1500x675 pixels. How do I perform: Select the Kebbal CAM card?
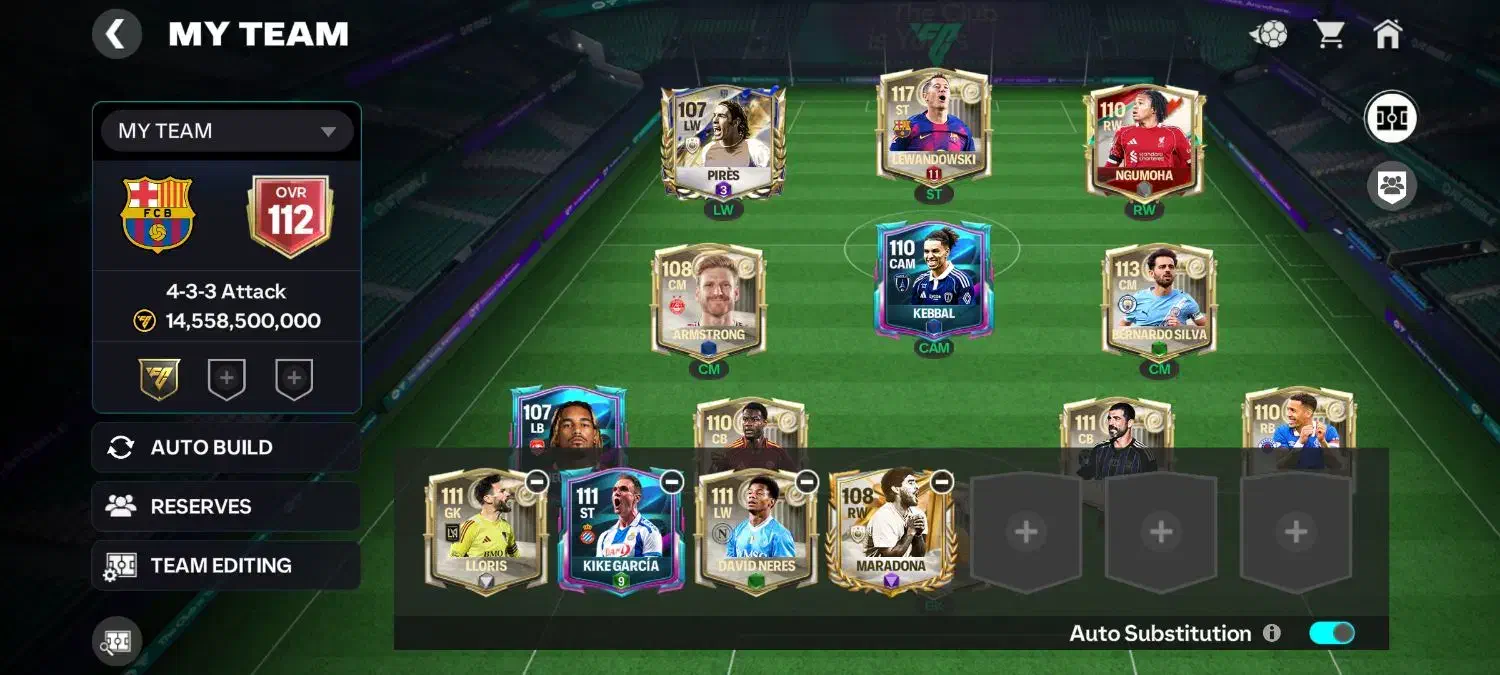(x=933, y=280)
